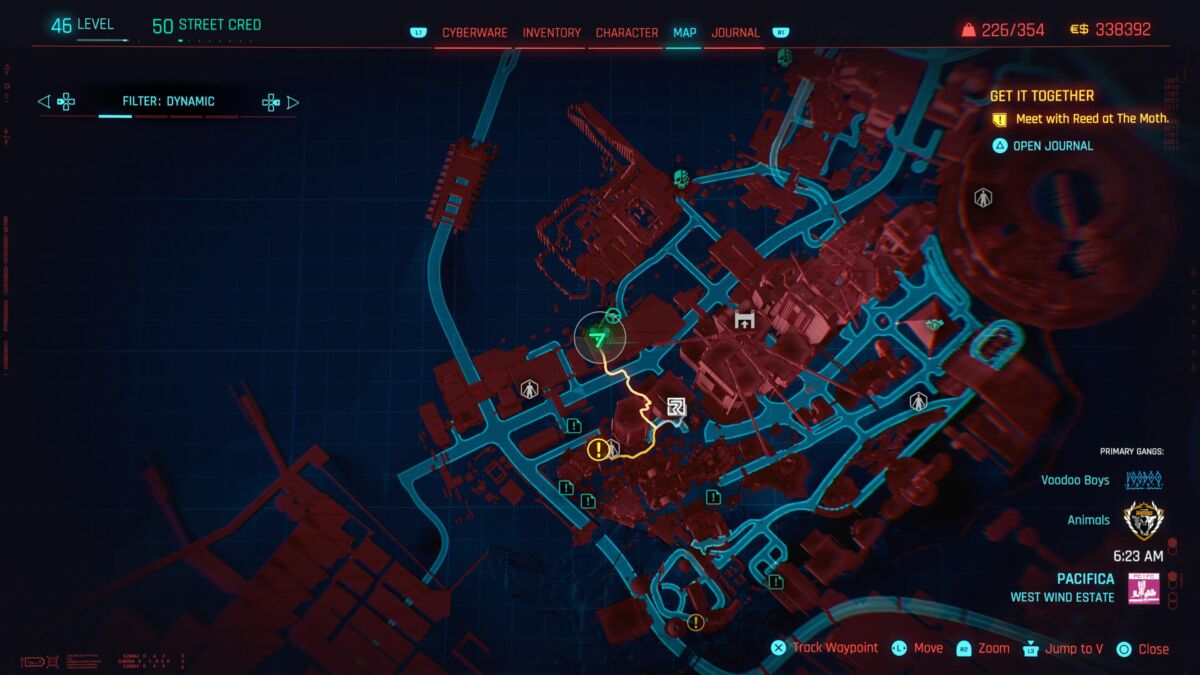Select the Filter: Dynamic label
The image size is (1200, 675).
click(168, 101)
